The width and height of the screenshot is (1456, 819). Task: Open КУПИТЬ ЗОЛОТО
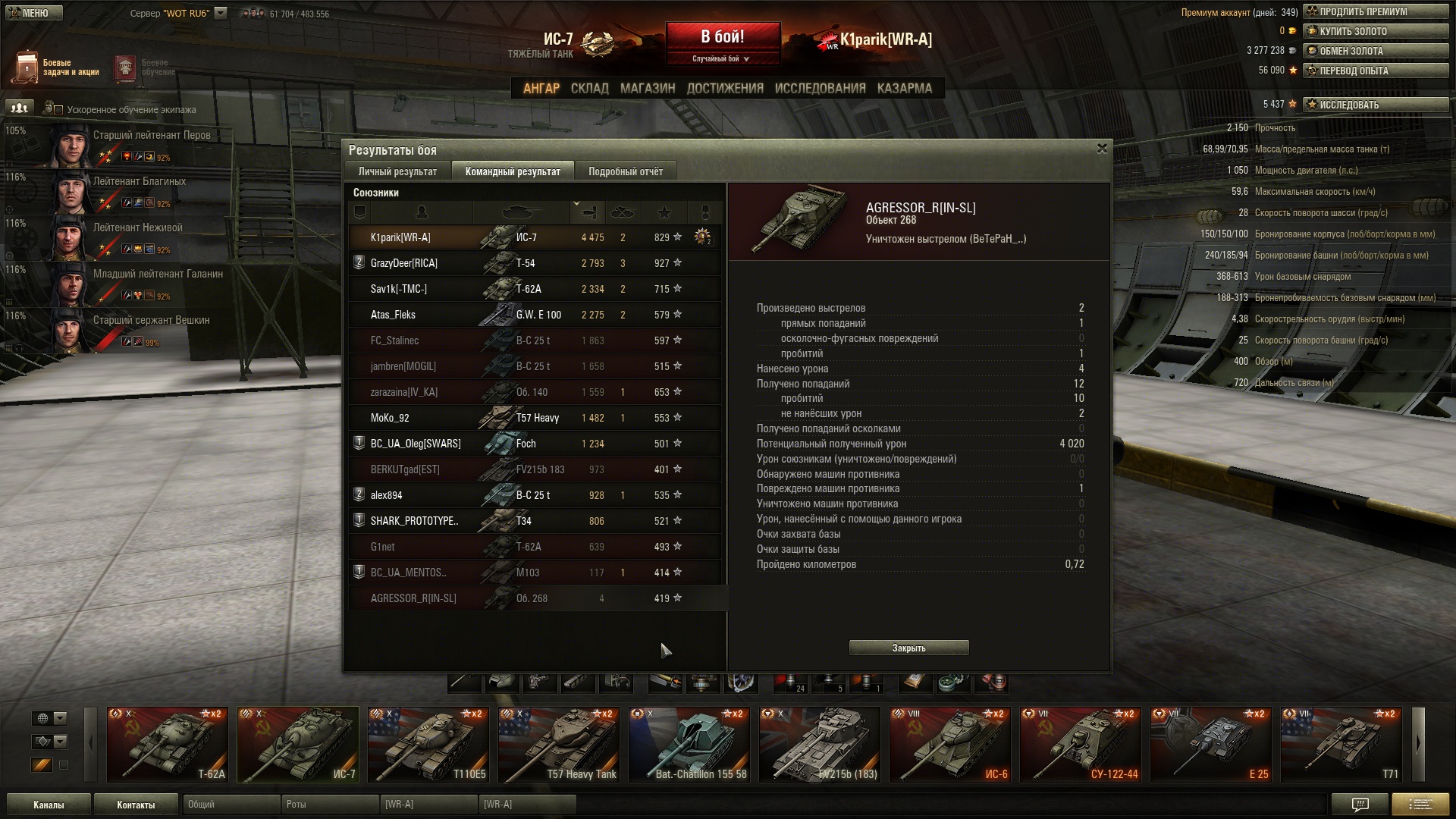pos(1376,32)
